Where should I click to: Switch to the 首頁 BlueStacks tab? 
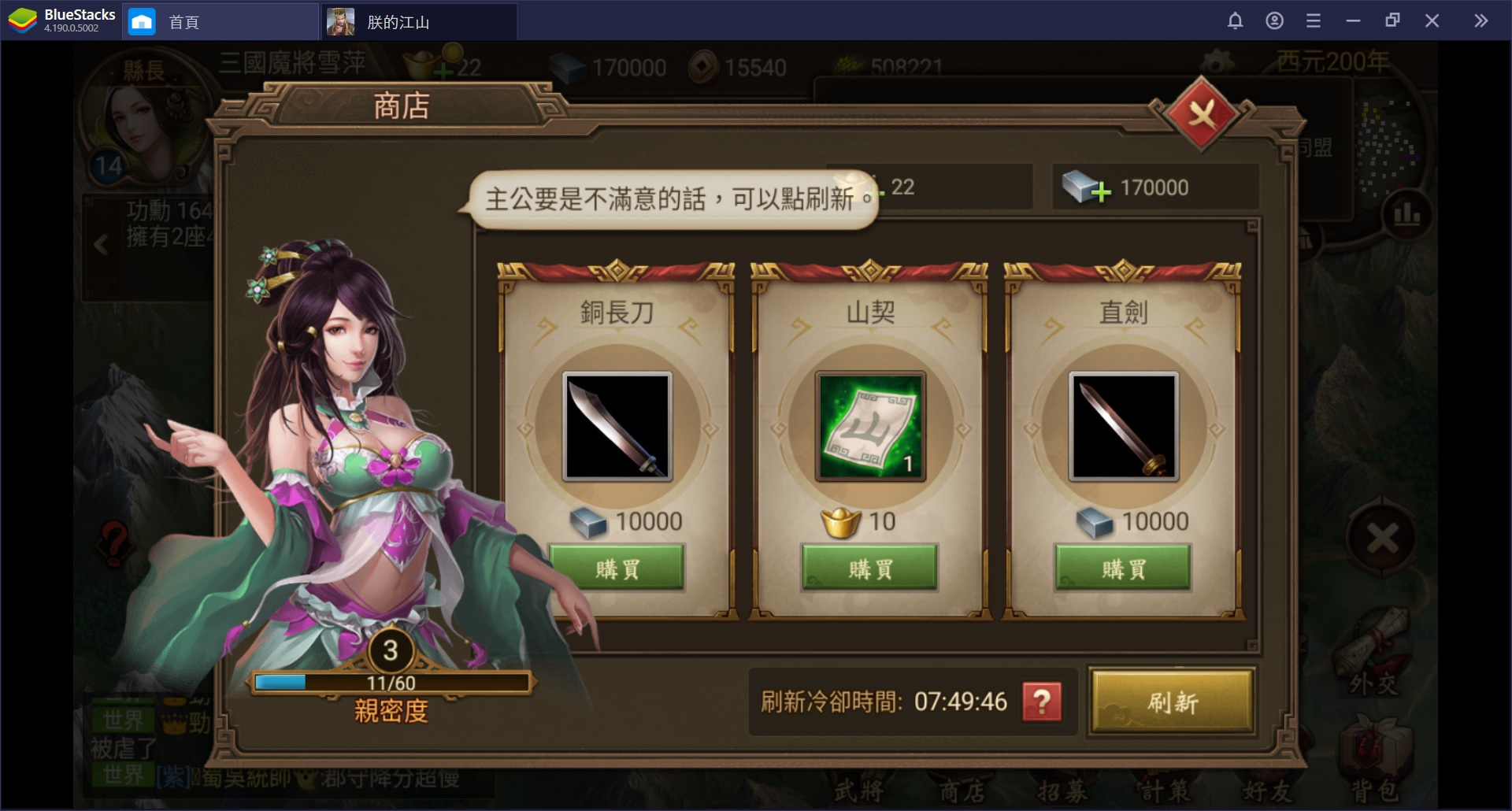[183, 22]
